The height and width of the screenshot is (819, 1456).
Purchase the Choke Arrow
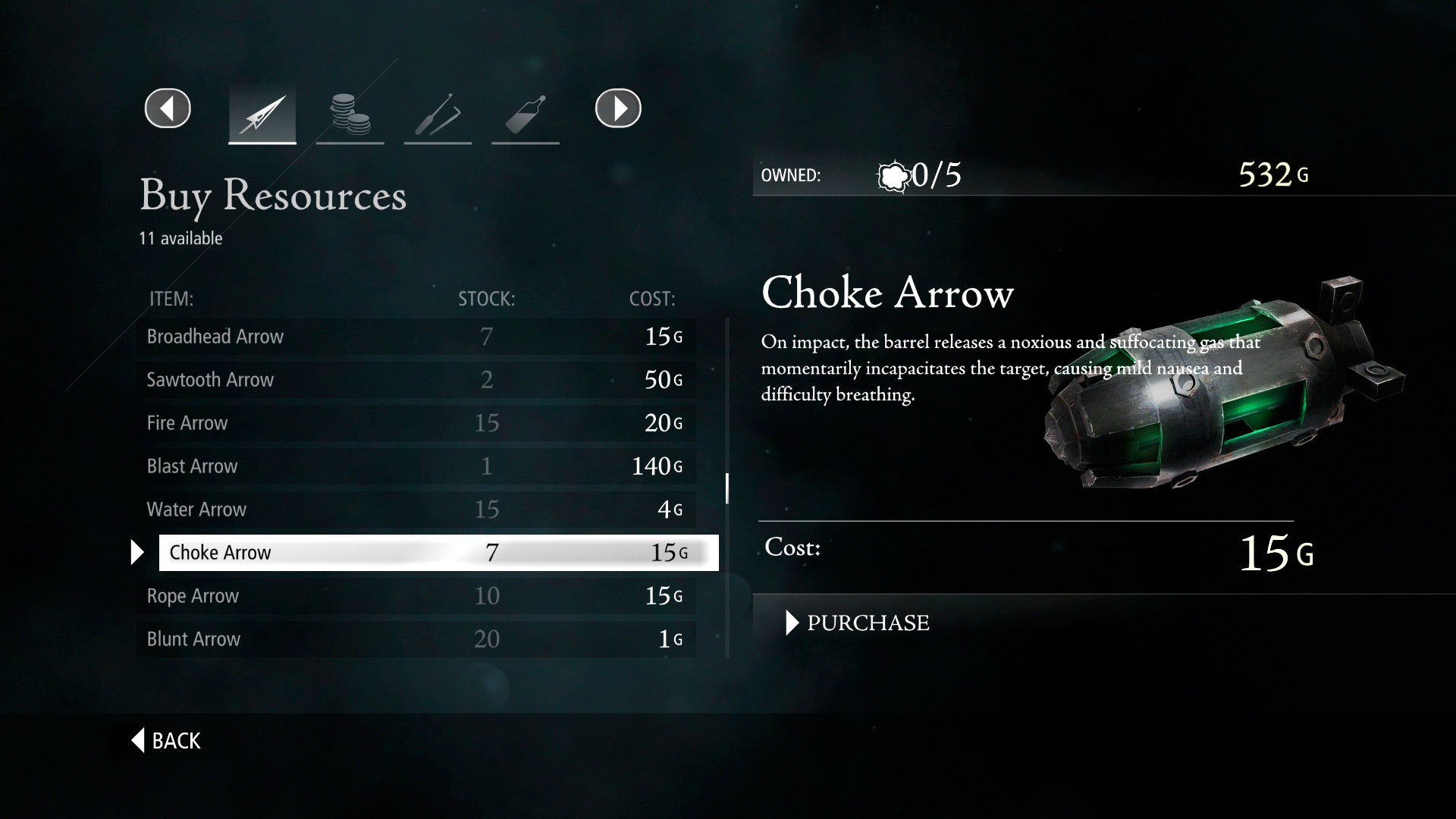click(868, 623)
